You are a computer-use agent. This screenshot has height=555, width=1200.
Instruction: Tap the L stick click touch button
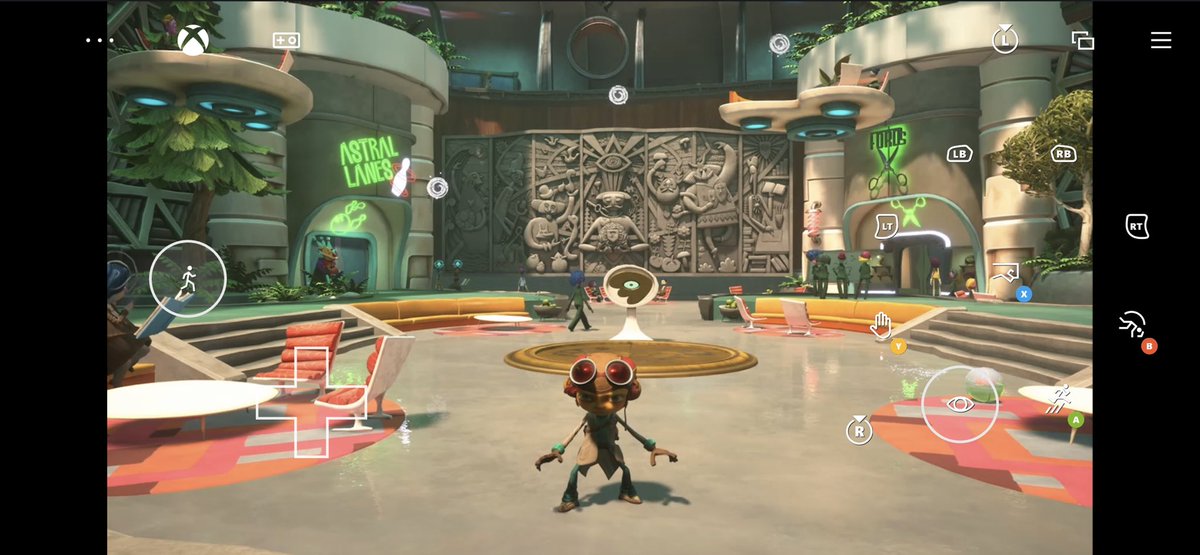coord(1005,40)
